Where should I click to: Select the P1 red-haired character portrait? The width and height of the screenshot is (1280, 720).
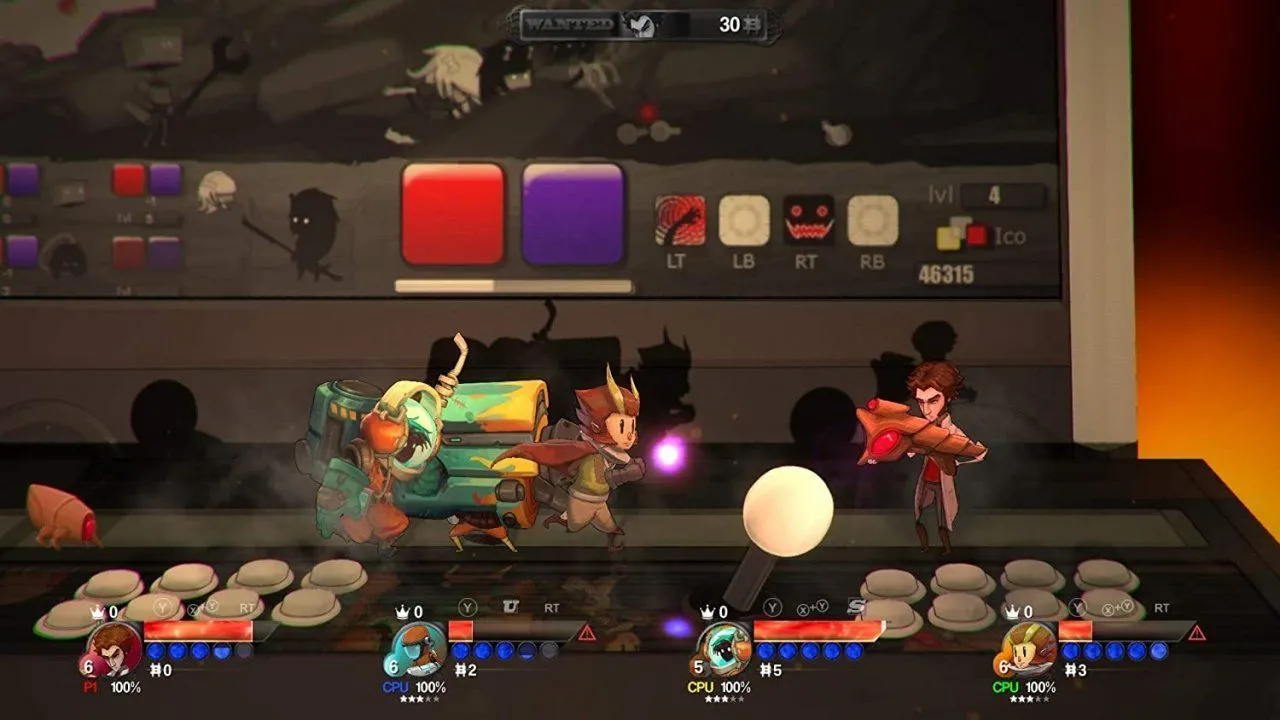(x=114, y=648)
